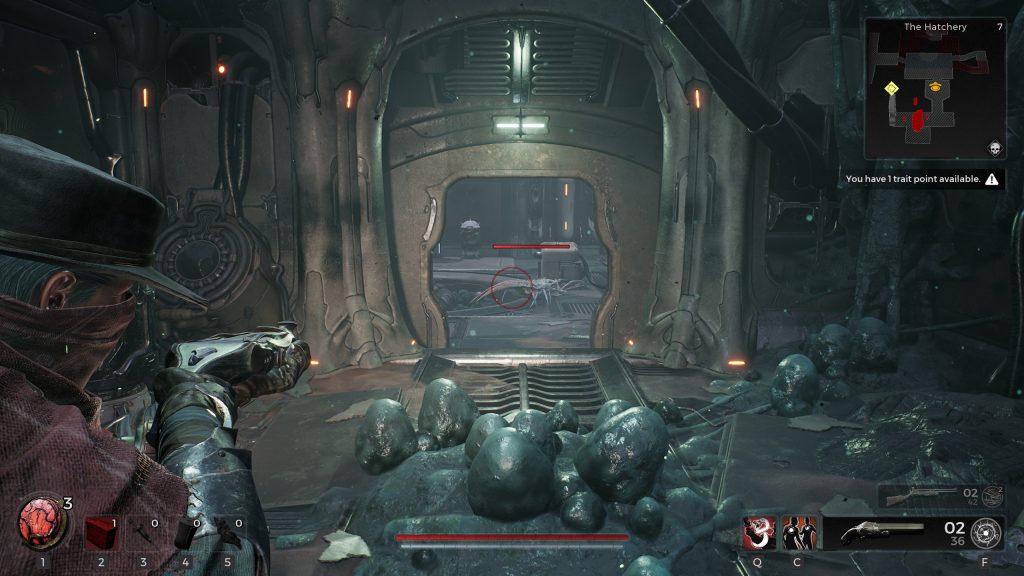The image size is (1024, 576).
Task: Click the yellow diamond marker on minimap
Action: pyautogui.click(x=890, y=88)
